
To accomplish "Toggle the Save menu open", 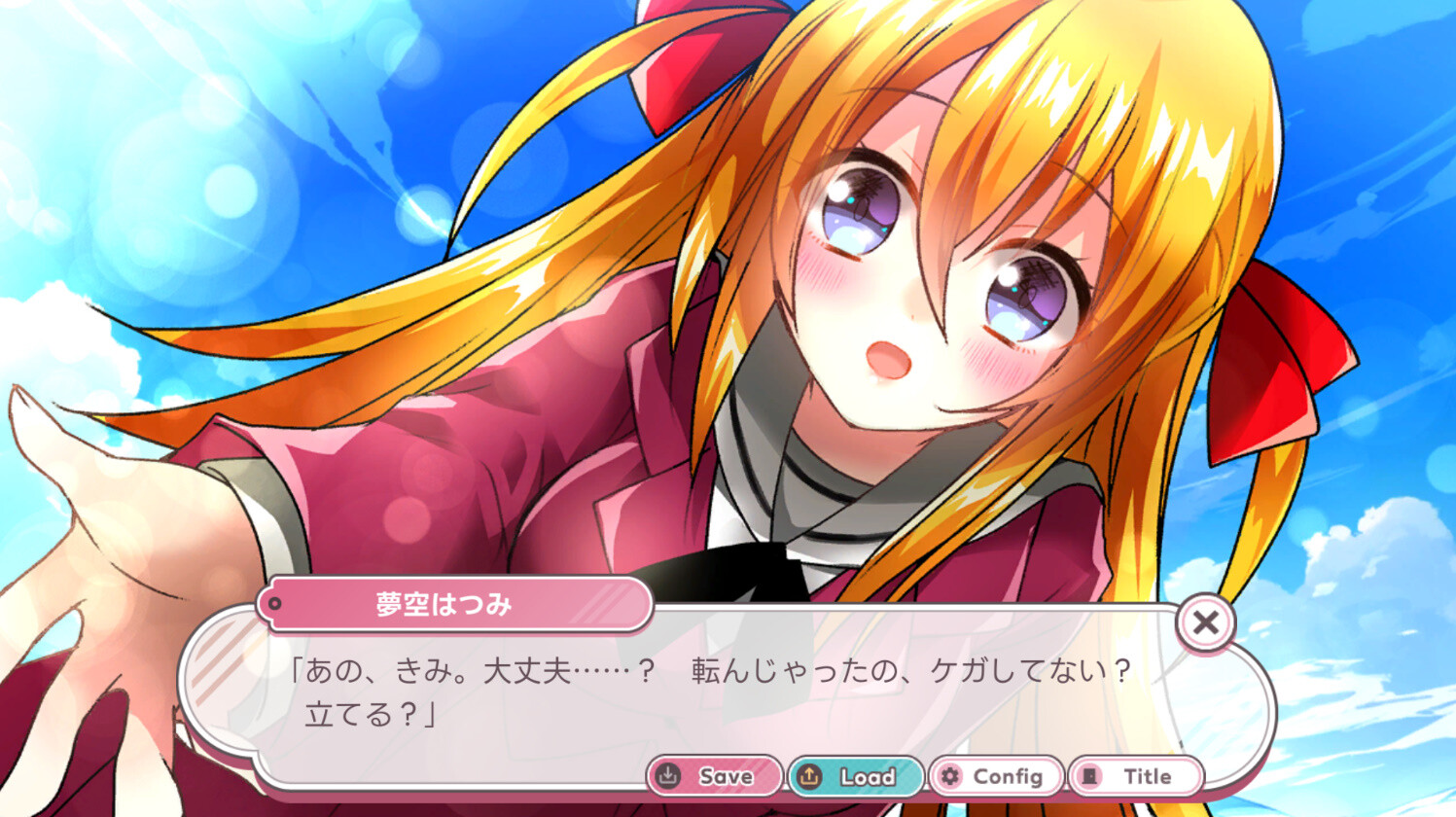I will [x=716, y=776].
